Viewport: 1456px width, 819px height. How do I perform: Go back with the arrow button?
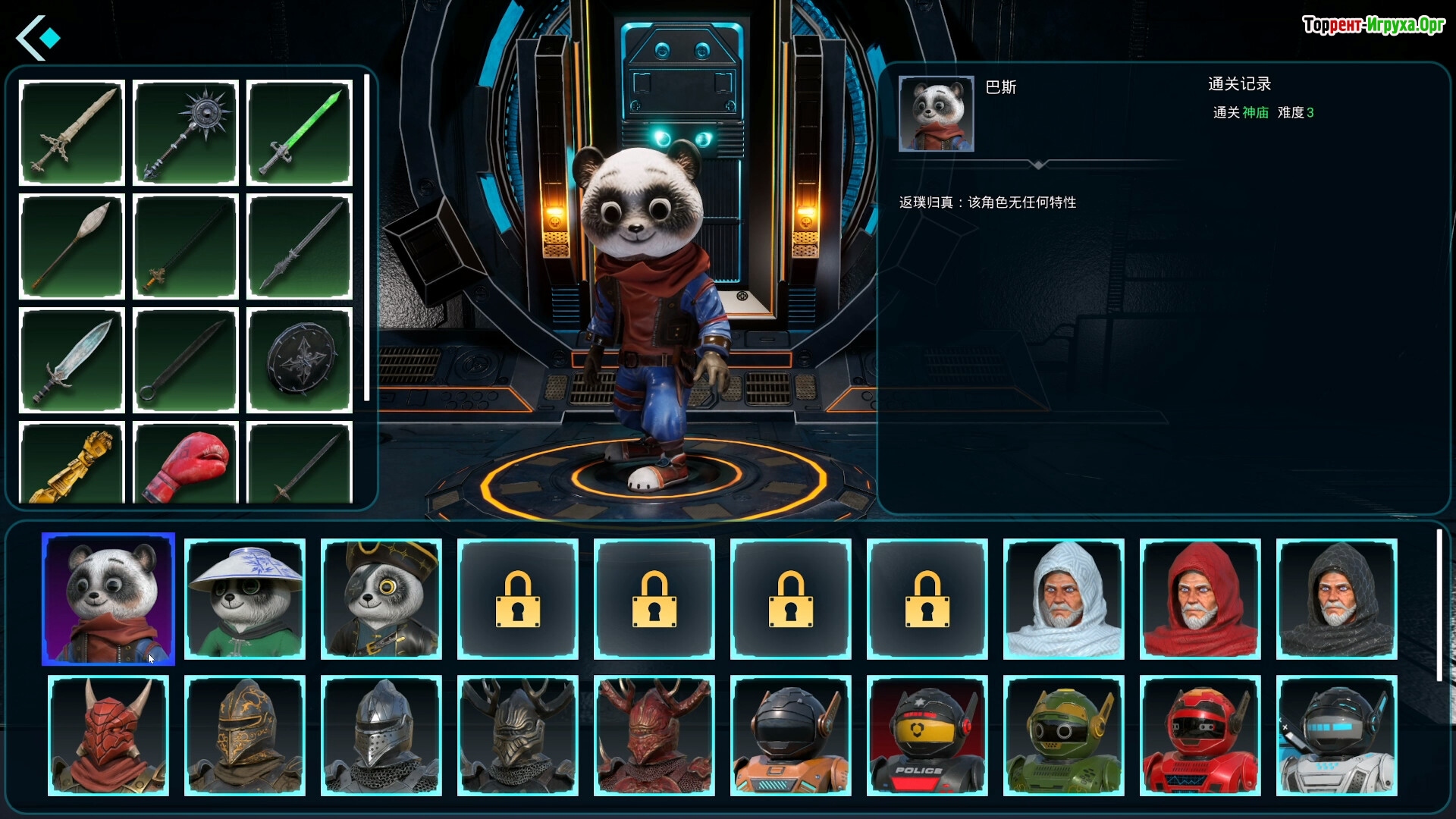coord(38,38)
